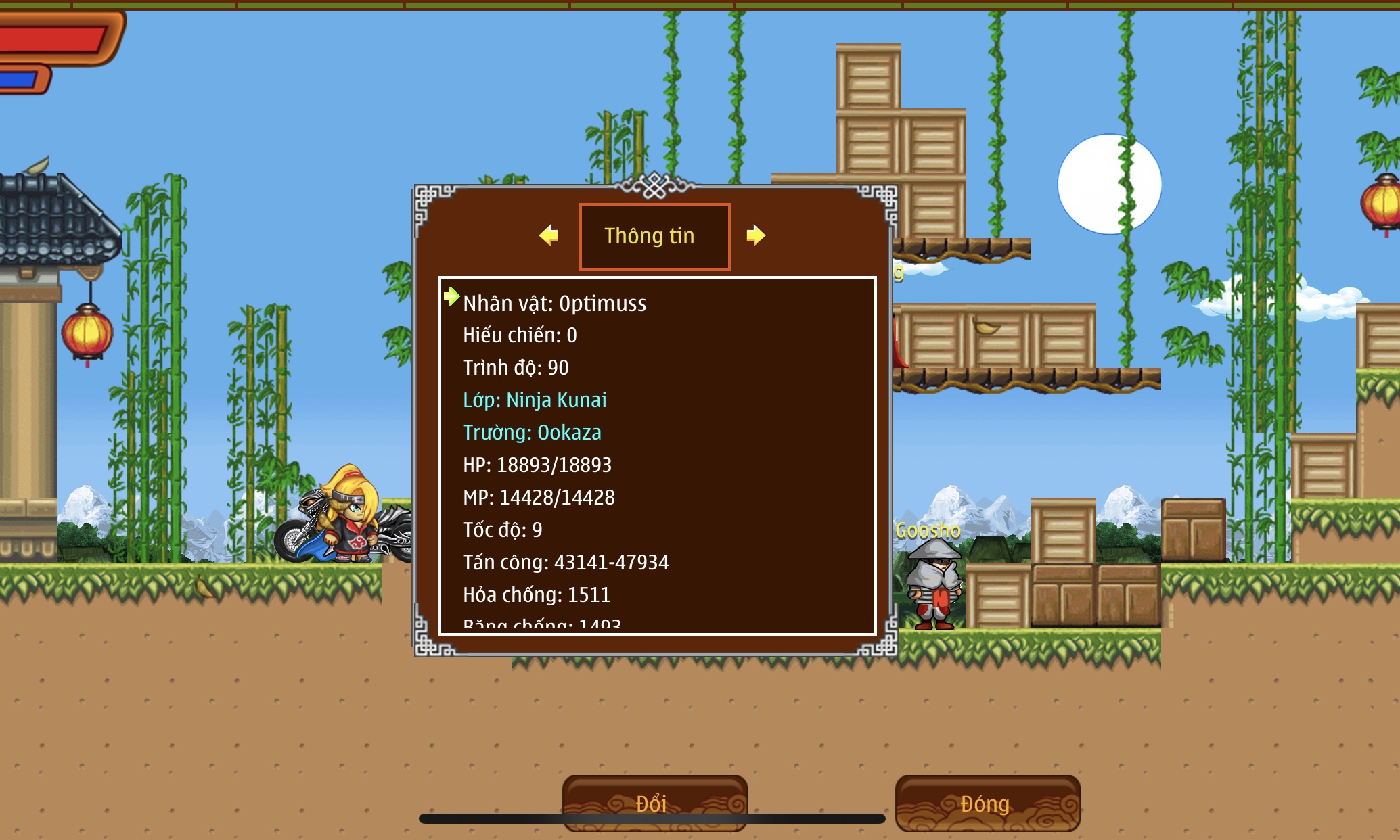Choose the Trường: Ookaza row

[532, 432]
